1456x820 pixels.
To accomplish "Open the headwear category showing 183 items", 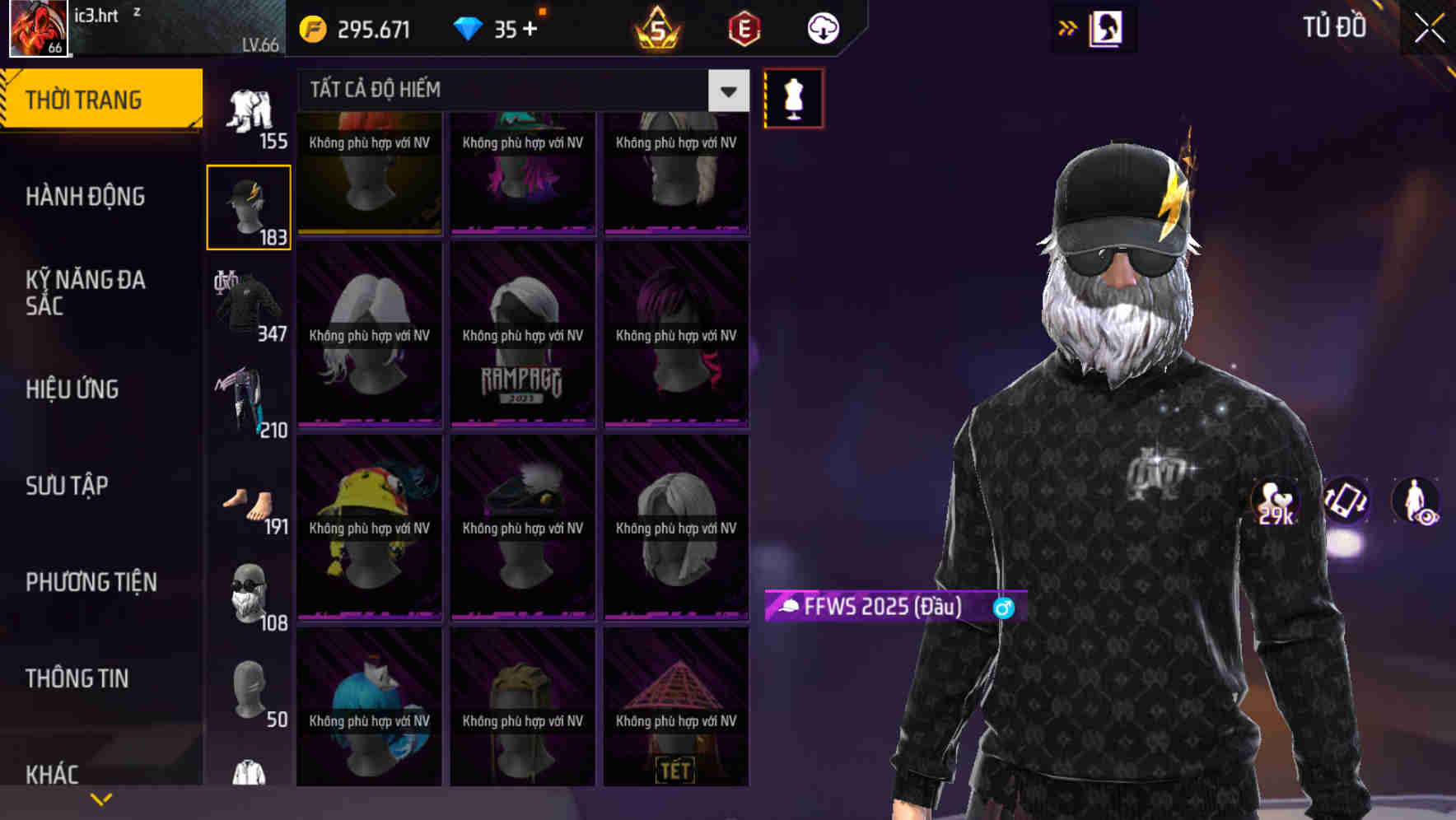I will pos(249,204).
